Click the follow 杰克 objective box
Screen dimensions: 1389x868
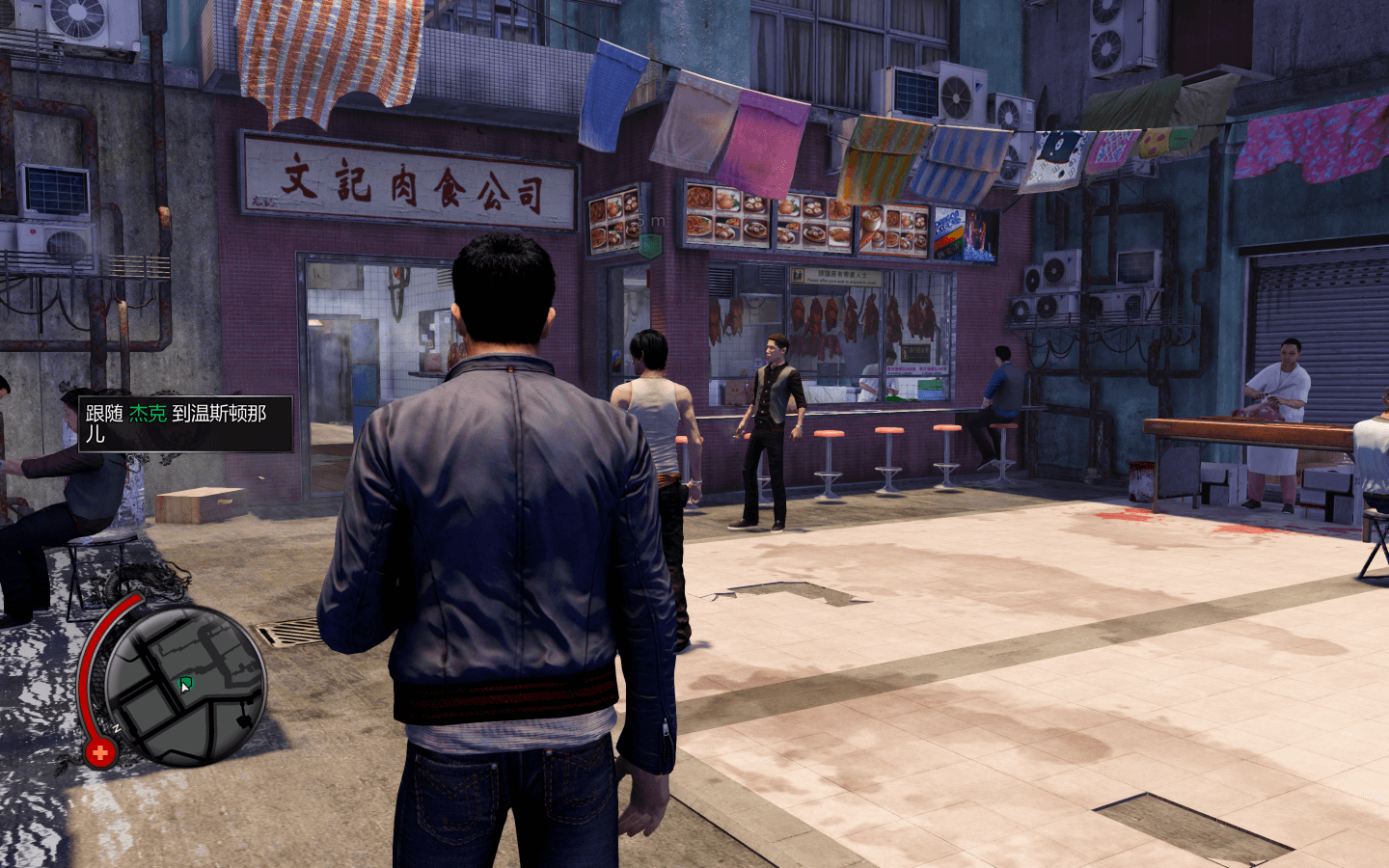click(185, 423)
